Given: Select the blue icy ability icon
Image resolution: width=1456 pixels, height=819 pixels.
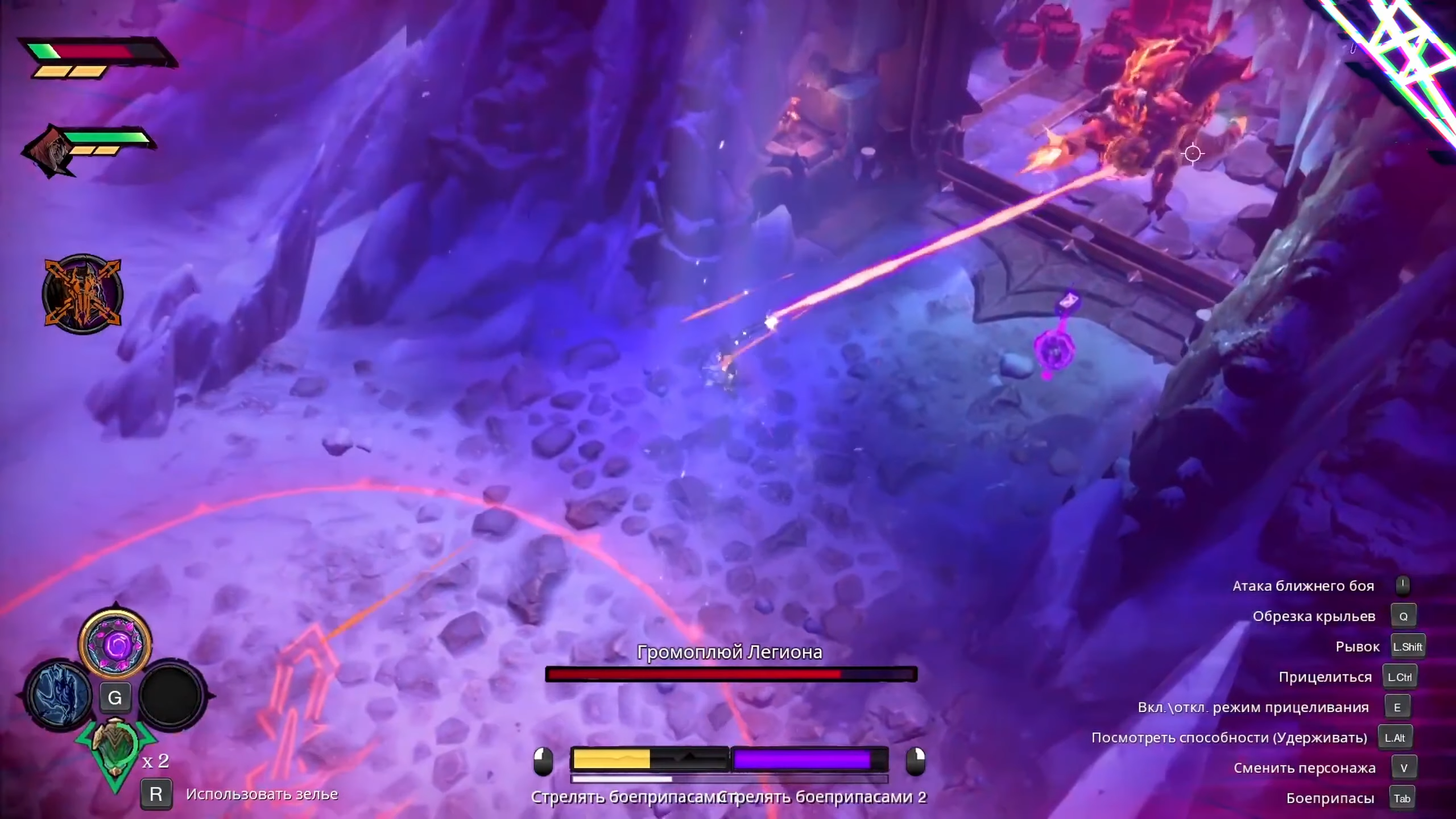Looking at the screenshot, I should point(60,696).
